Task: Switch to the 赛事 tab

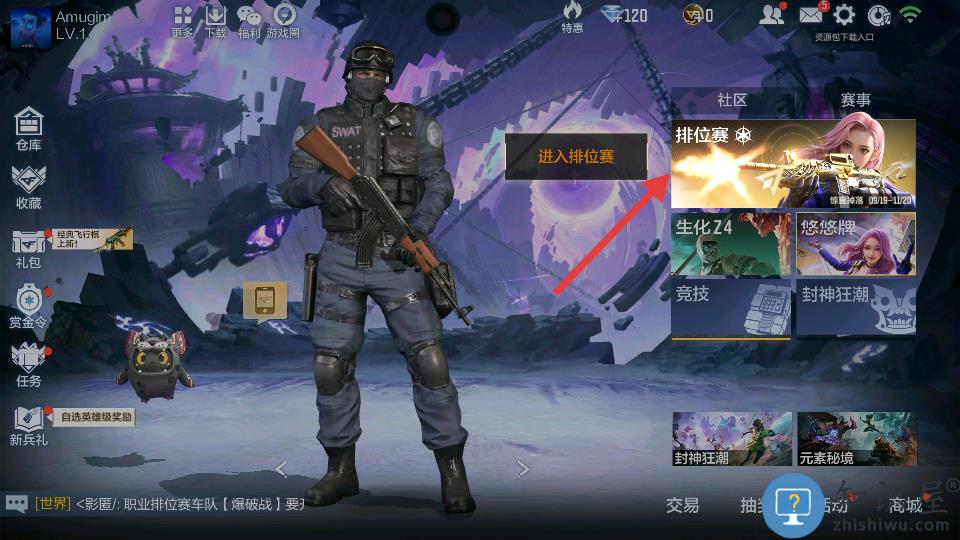Action: coord(855,100)
